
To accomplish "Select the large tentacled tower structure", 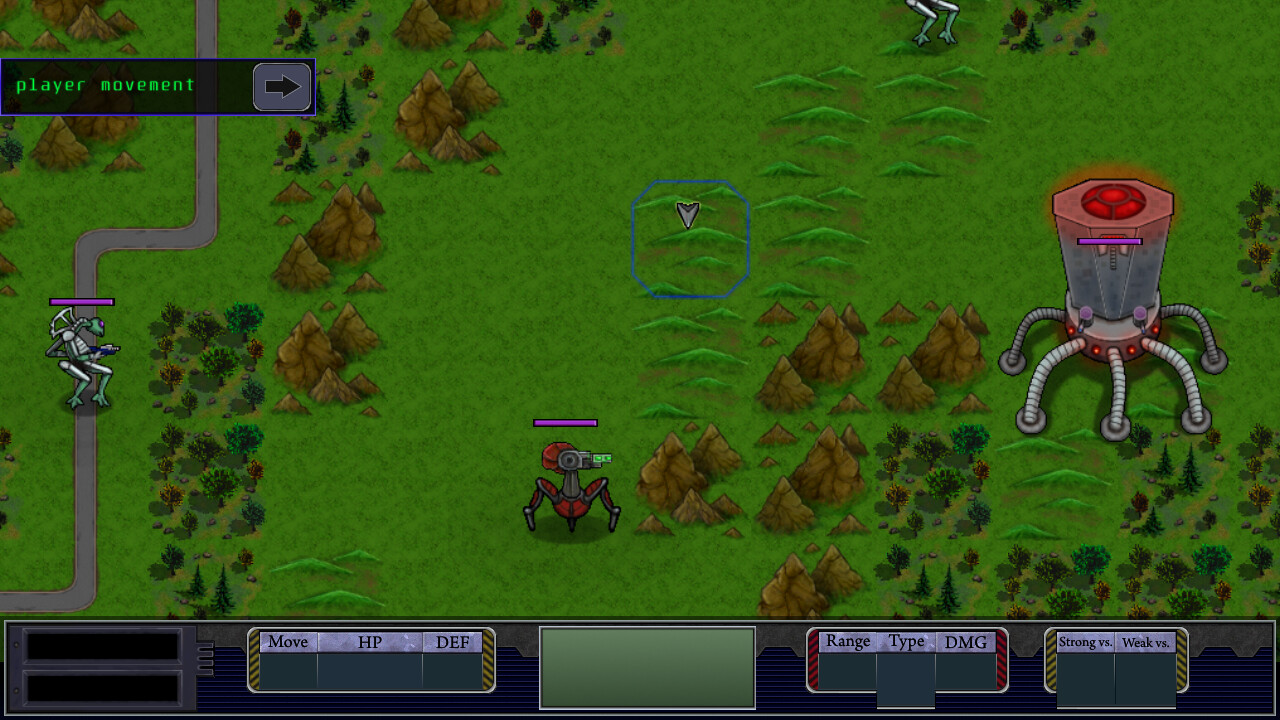I will point(1113,300).
